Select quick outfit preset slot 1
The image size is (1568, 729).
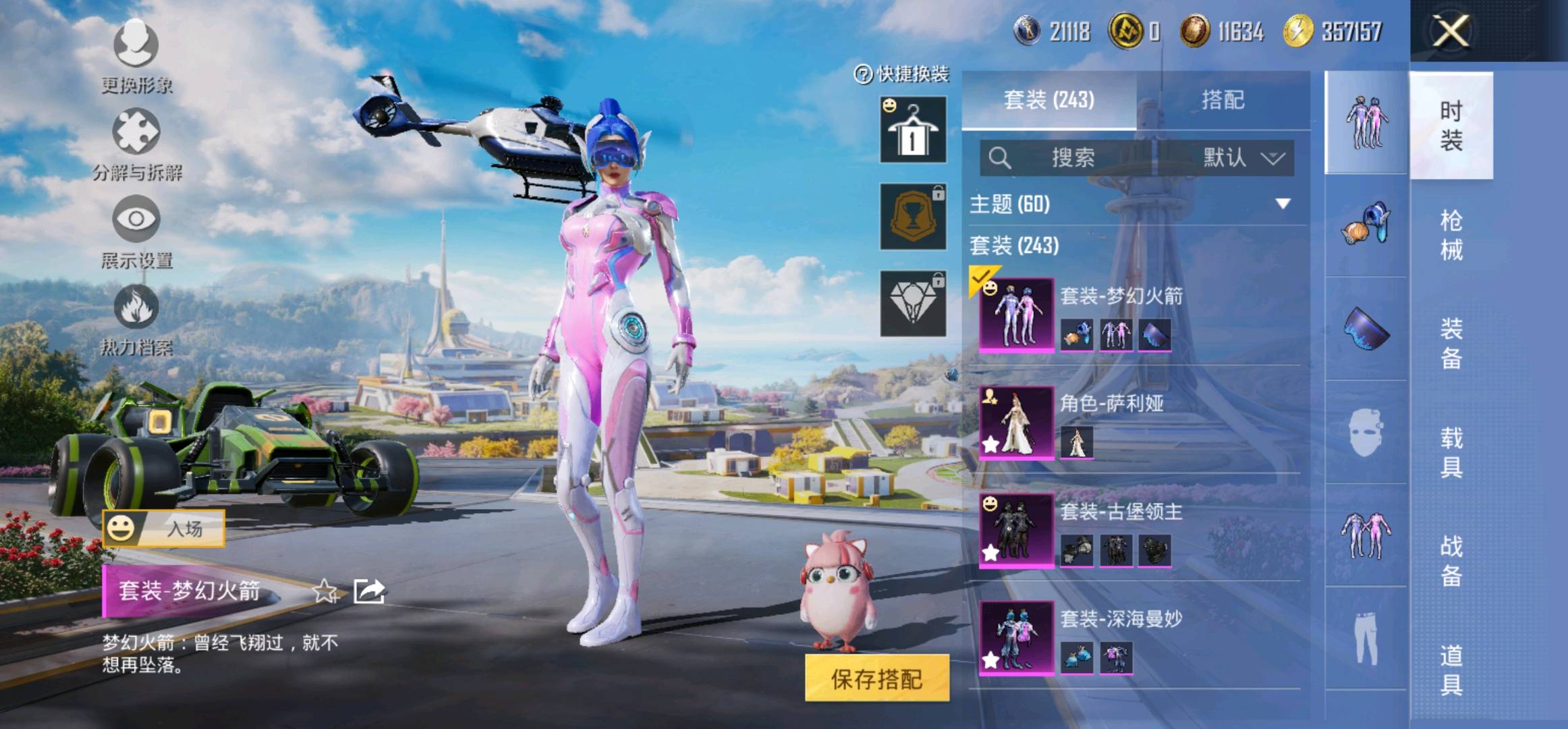[x=913, y=130]
